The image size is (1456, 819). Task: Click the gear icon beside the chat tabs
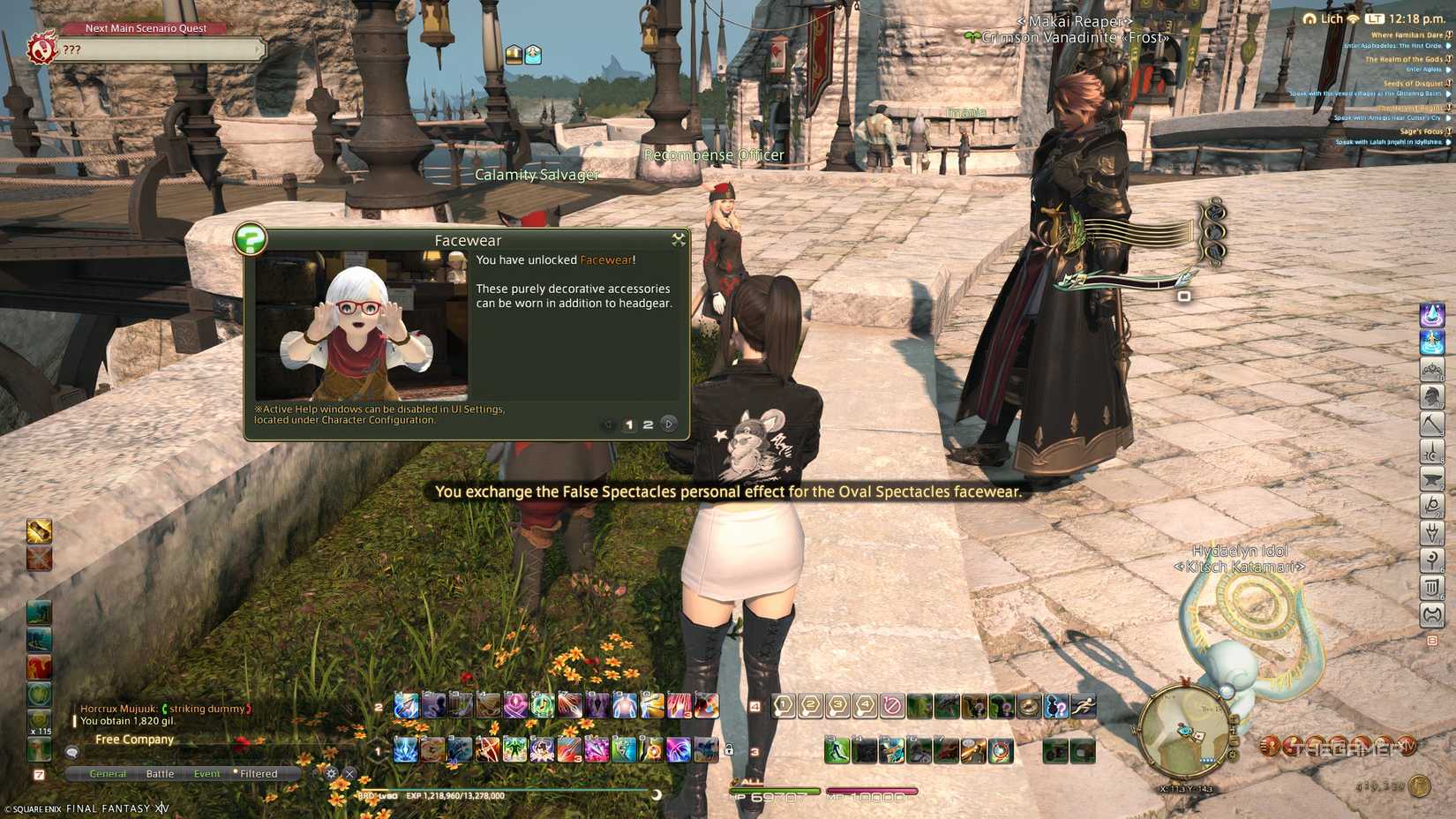coord(331,773)
